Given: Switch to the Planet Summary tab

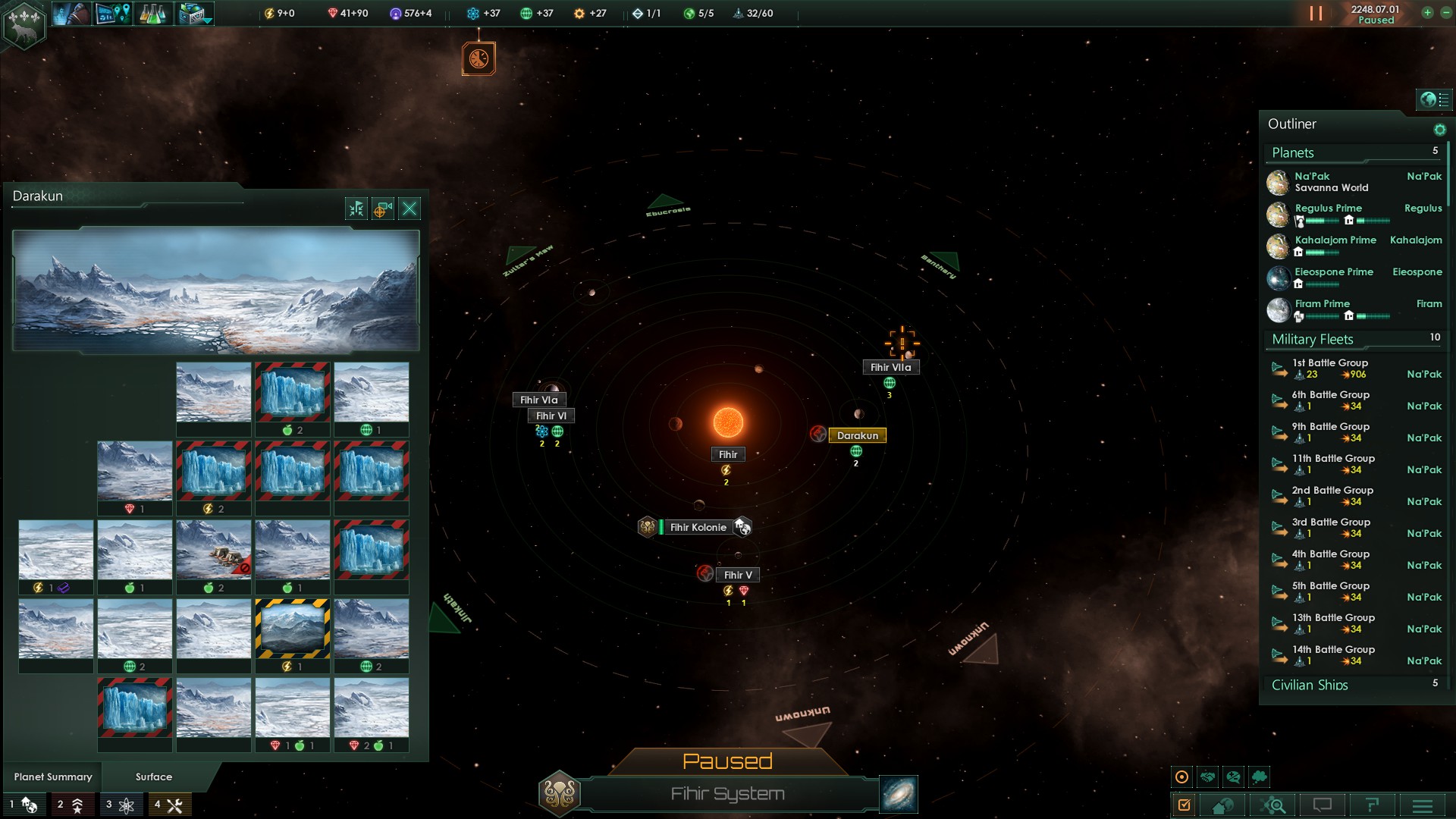Looking at the screenshot, I should [x=53, y=777].
